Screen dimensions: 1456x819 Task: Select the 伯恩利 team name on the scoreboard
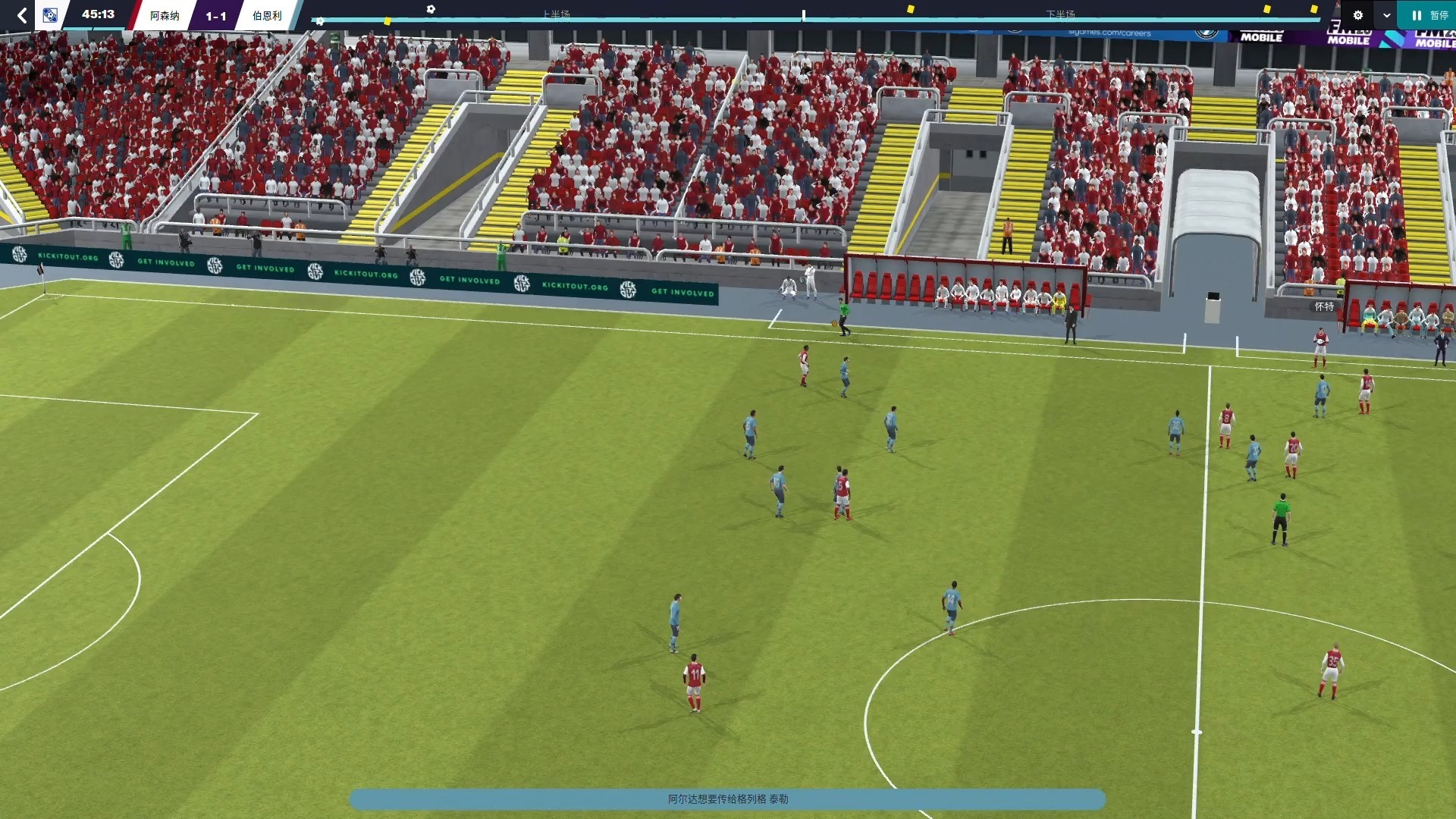(267, 16)
